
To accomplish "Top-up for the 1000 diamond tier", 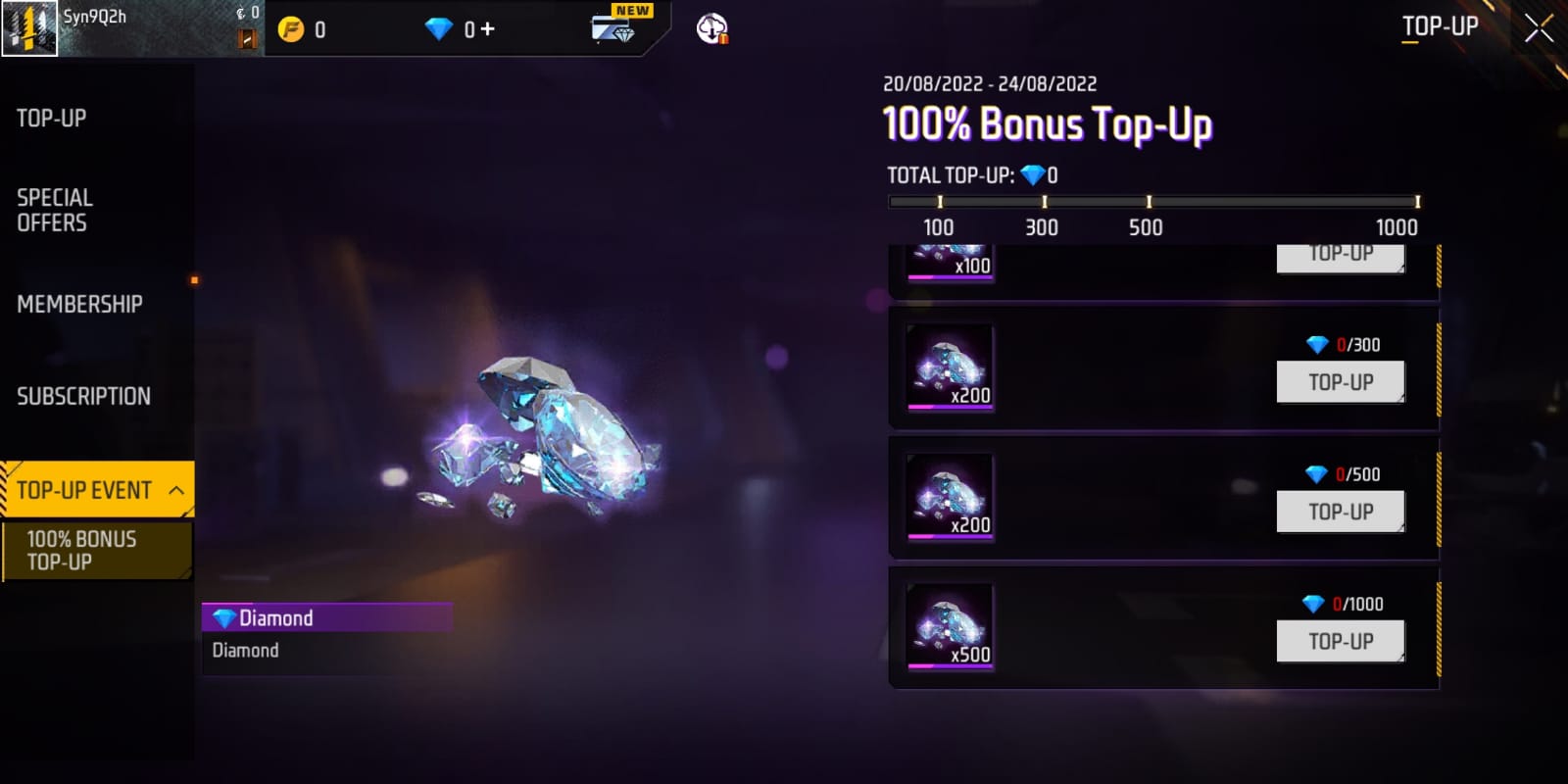I will 1340,641.
